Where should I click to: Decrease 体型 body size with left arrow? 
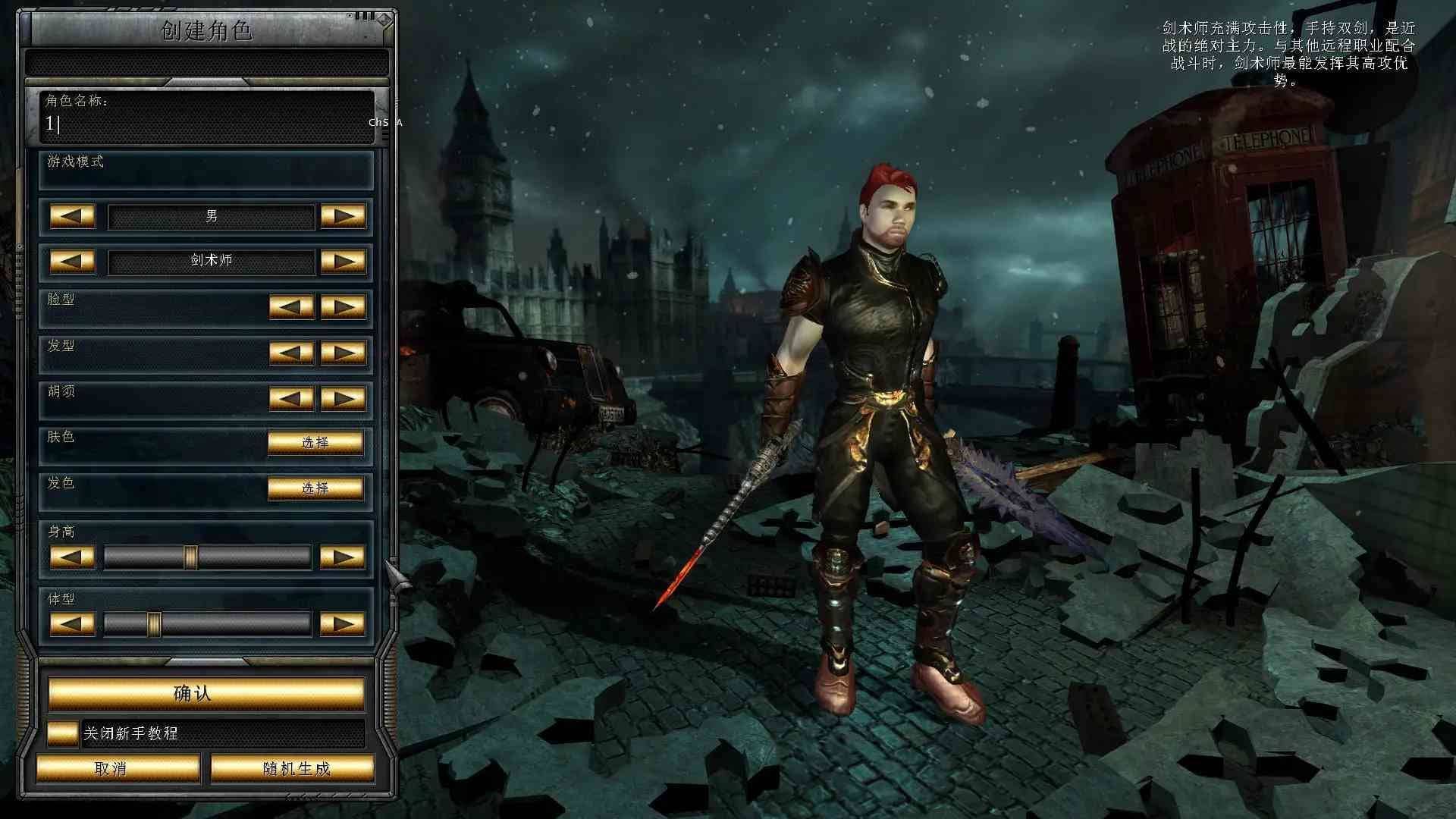(72, 624)
